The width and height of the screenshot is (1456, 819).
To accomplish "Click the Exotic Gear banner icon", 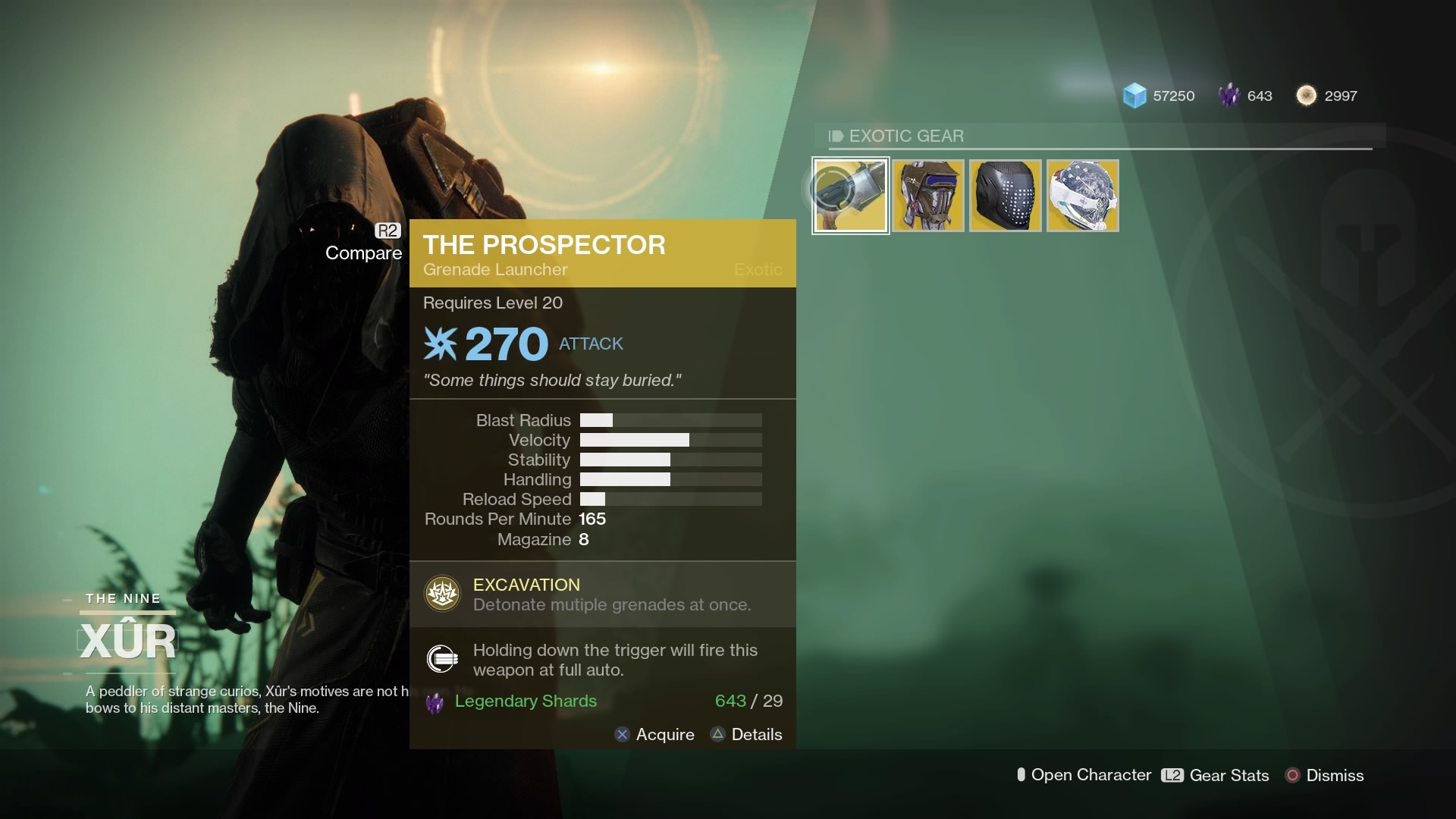I will (835, 136).
